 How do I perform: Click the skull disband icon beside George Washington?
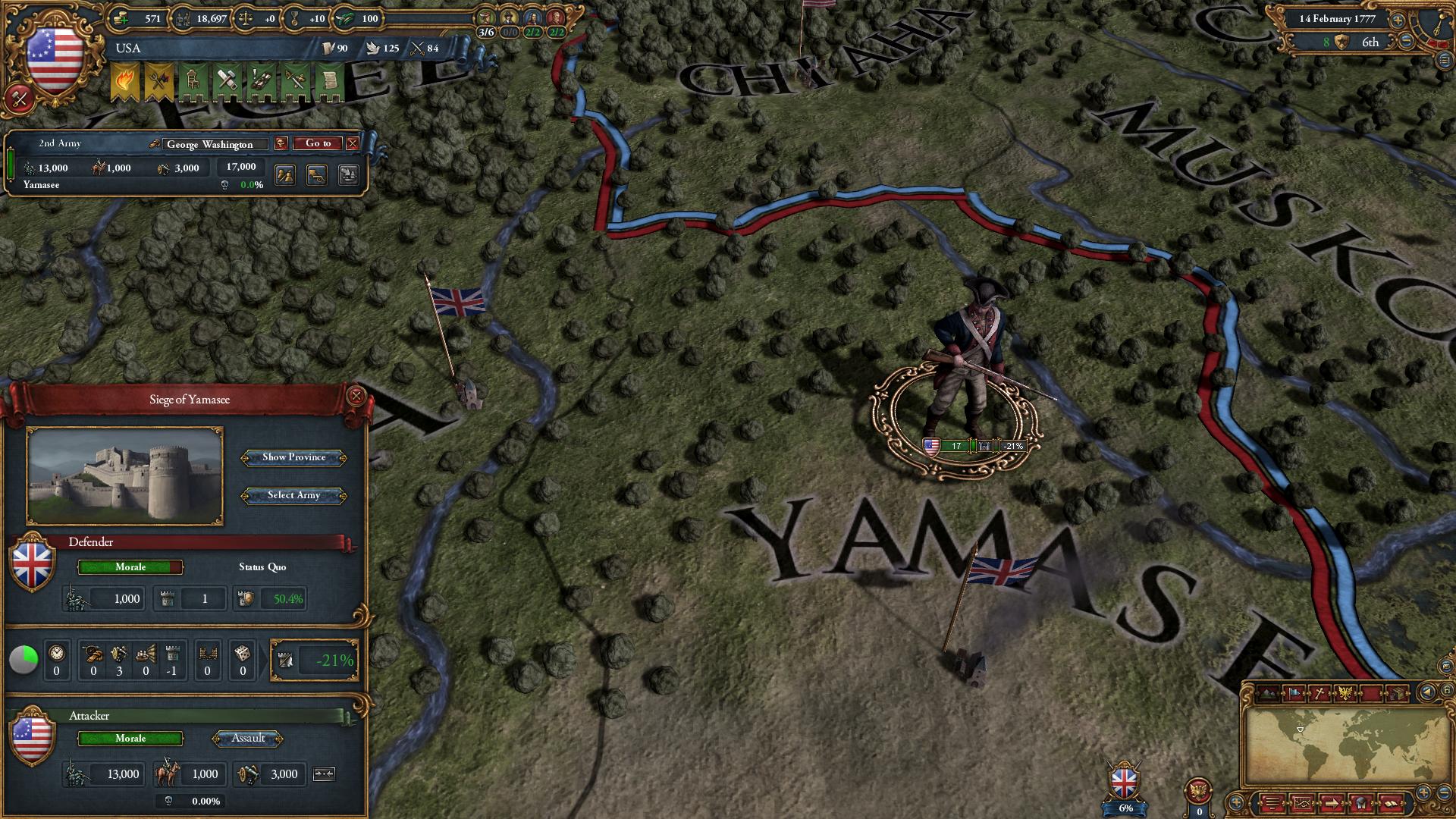(281, 144)
